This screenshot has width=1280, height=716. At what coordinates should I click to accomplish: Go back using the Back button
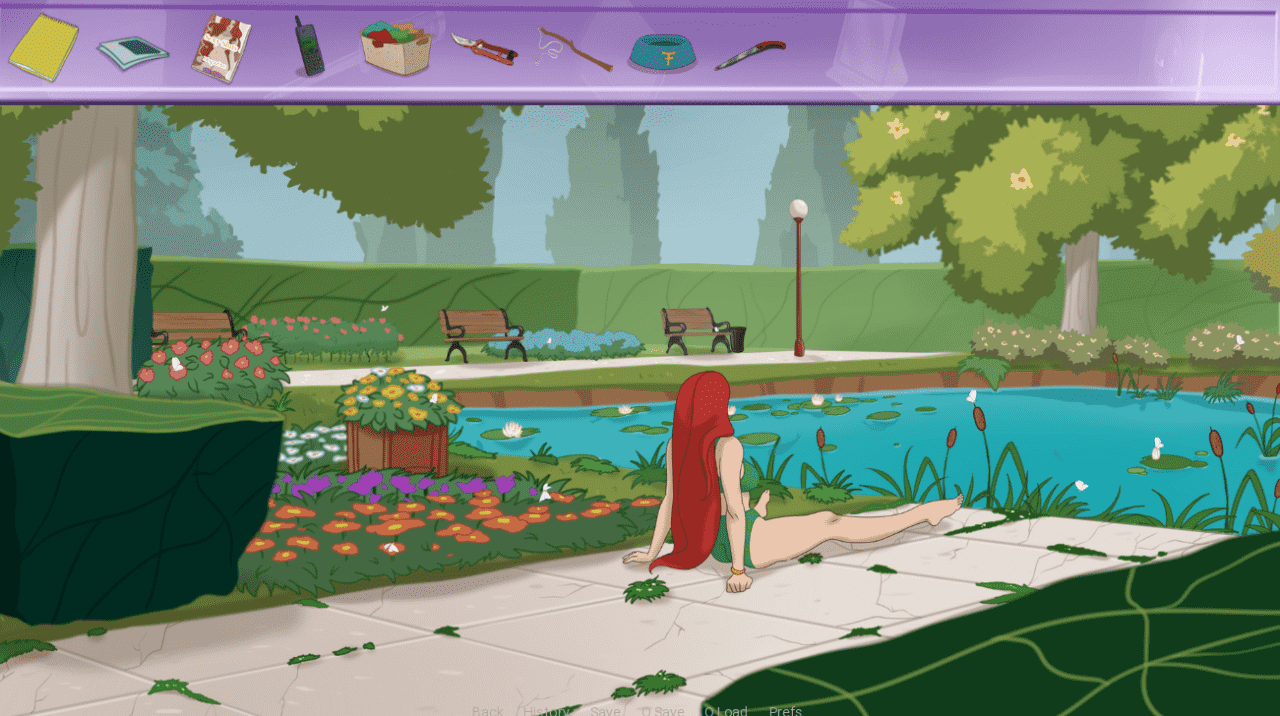(x=488, y=711)
